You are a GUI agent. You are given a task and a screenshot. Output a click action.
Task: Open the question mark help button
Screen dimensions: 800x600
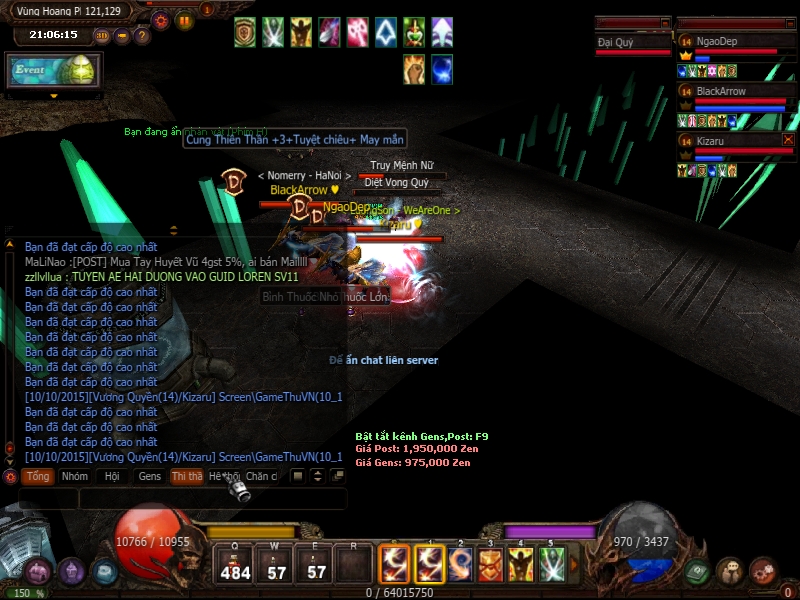(x=142, y=36)
